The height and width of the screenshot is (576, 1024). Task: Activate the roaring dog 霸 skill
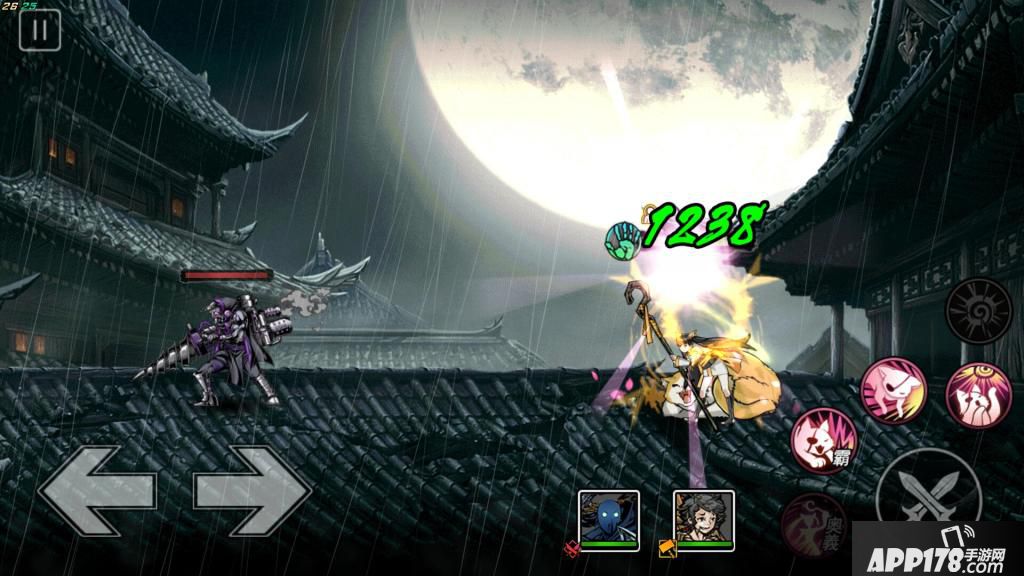[x=825, y=439]
